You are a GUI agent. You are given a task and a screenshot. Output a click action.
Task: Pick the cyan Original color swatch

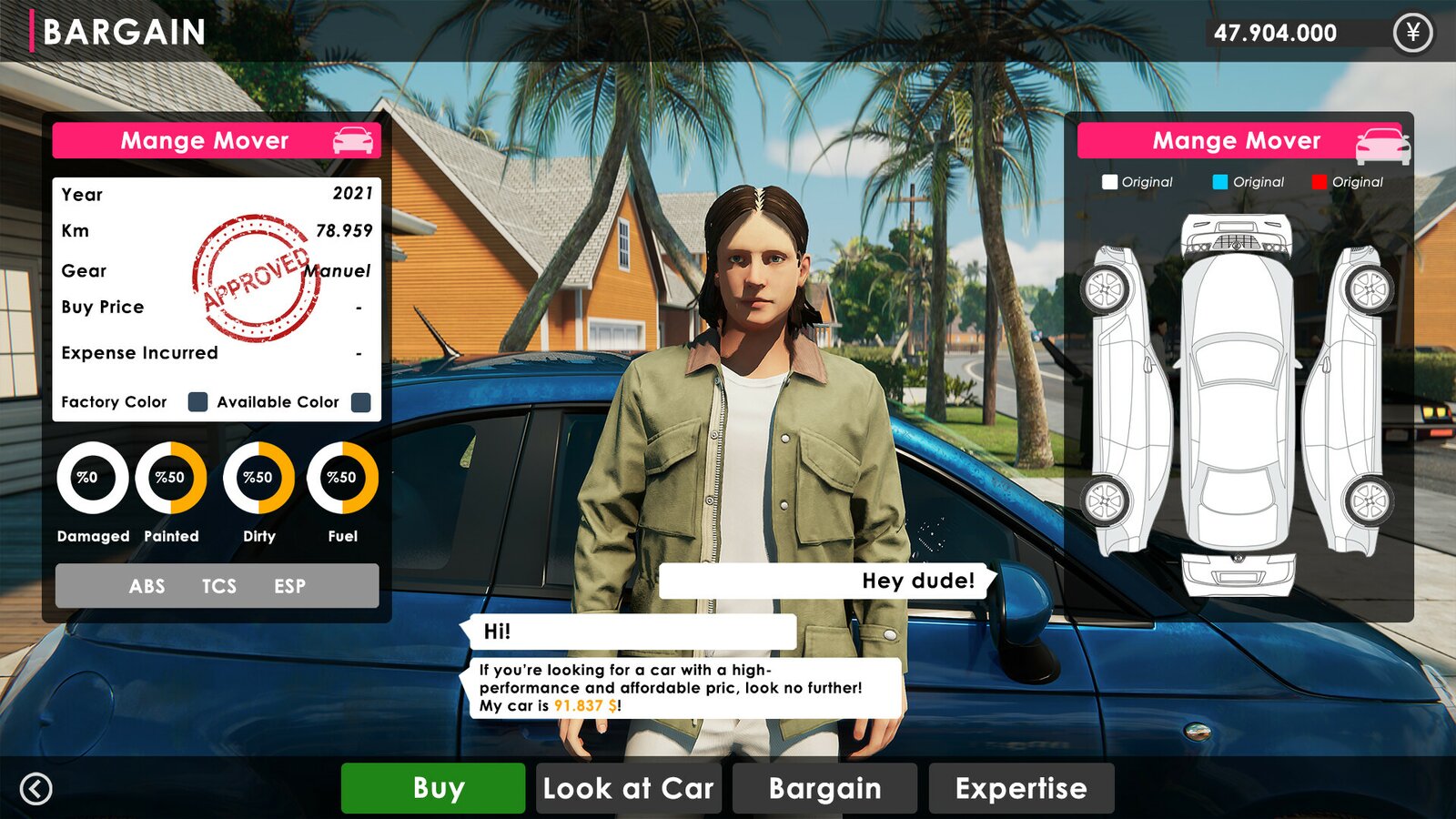[1219, 182]
